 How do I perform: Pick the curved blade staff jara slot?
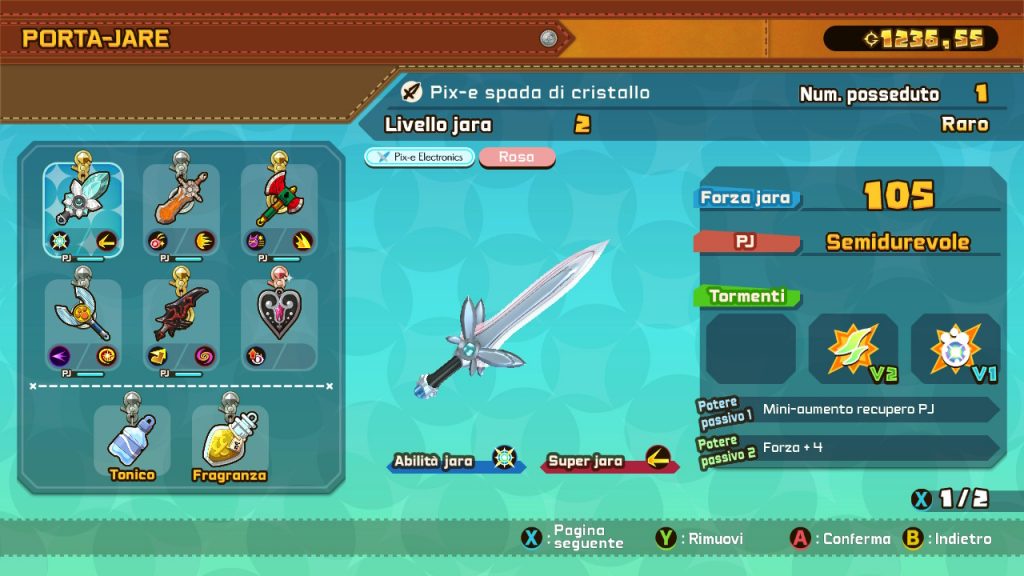(83, 324)
